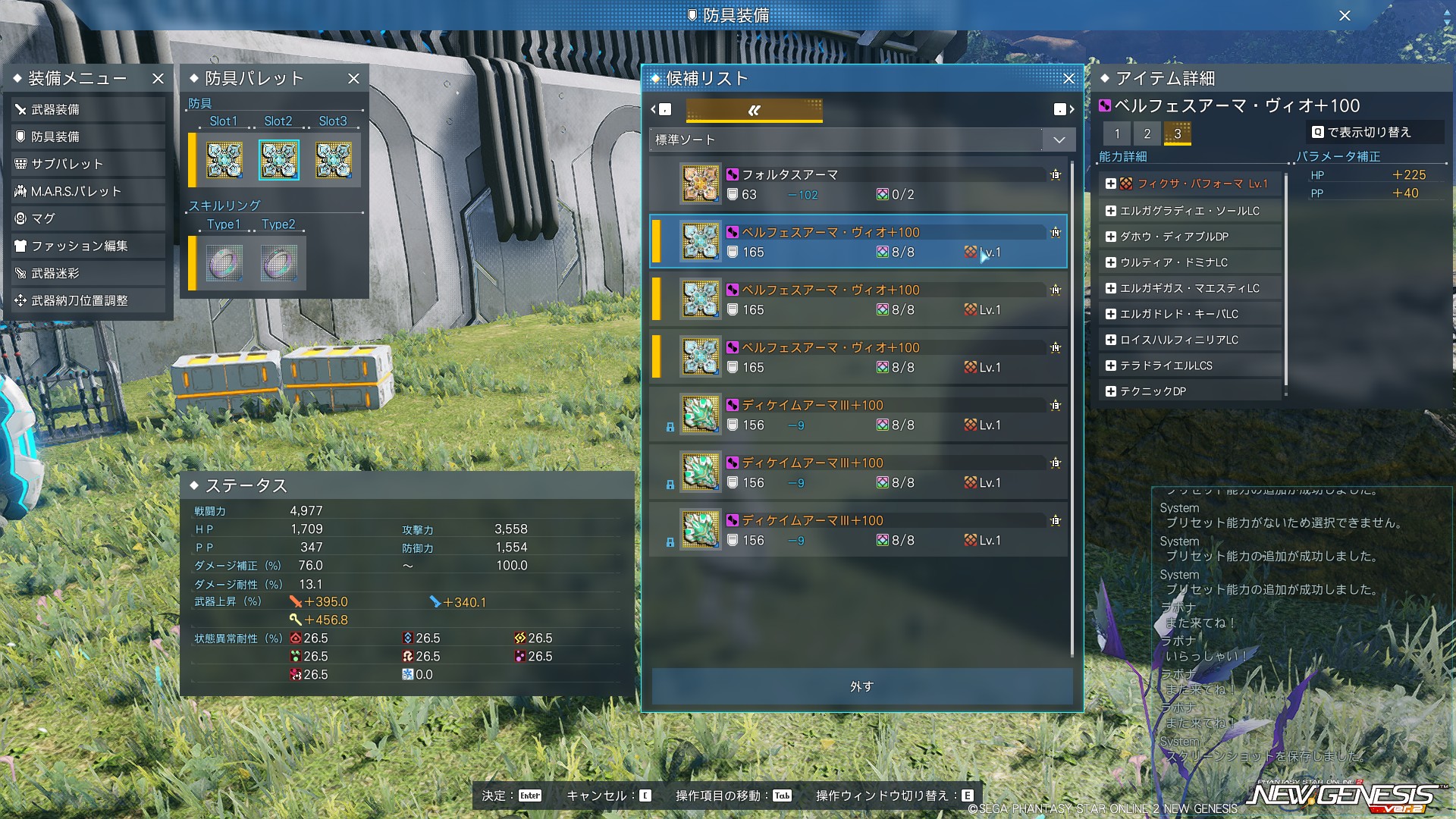
Task: Choose the マグ menu entry
Action: point(87,218)
